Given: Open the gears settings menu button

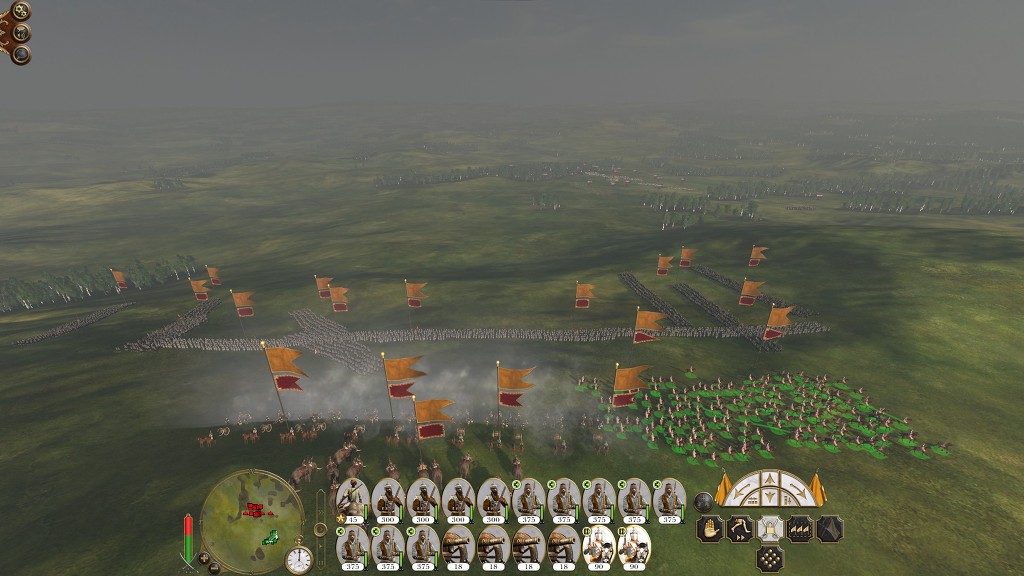Looking at the screenshot, I should (21, 12).
